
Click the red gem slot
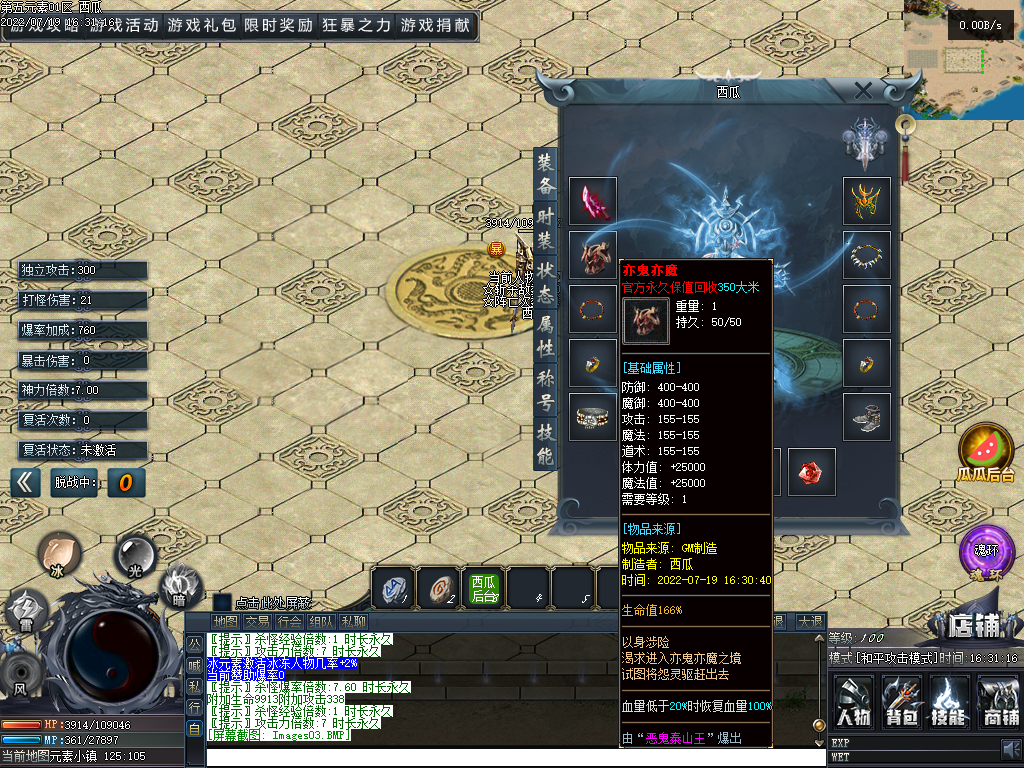[x=811, y=471]
